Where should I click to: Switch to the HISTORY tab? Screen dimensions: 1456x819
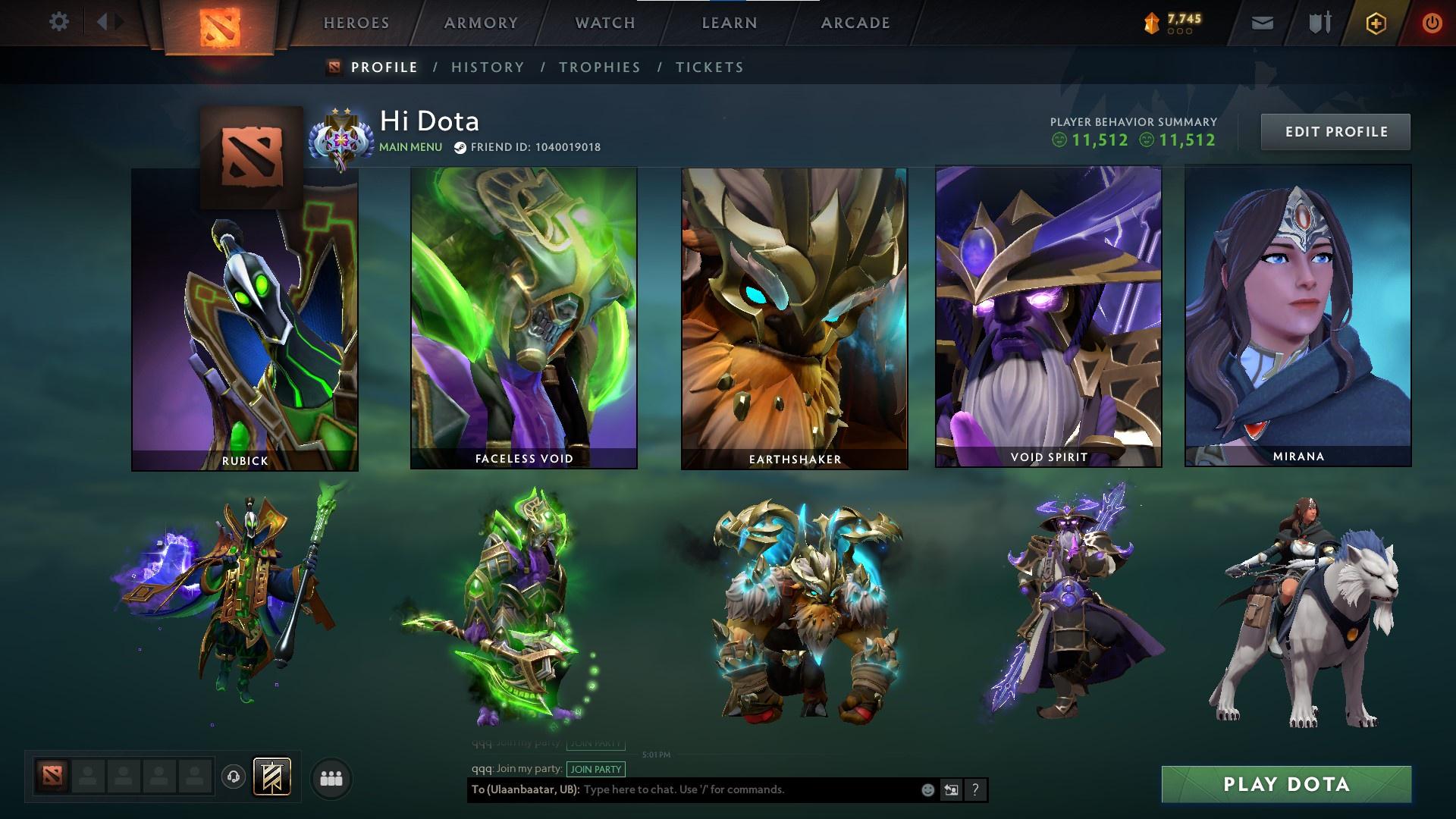coord(487,67)
